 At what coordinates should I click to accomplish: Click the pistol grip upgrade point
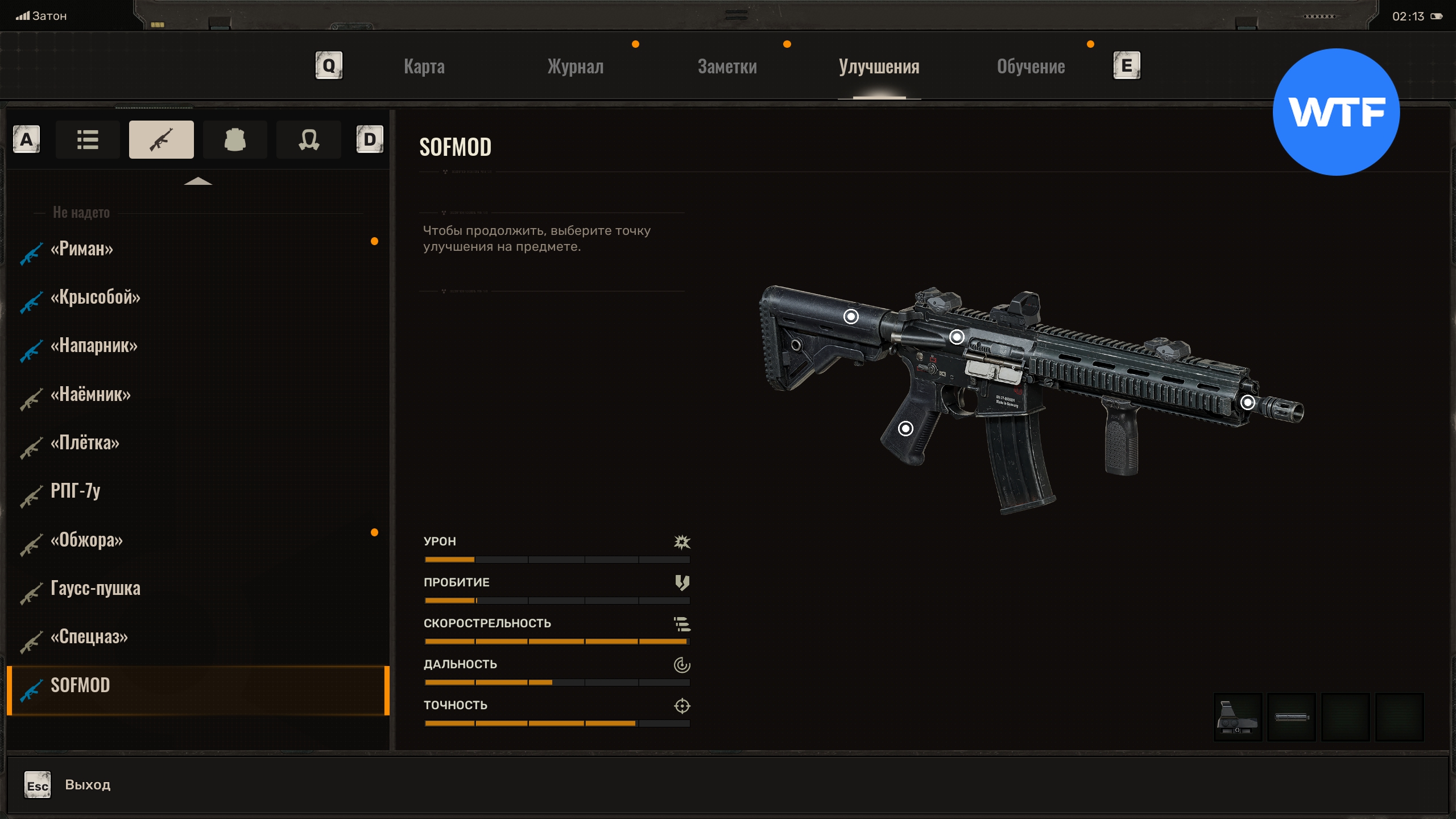click(905, 428)
